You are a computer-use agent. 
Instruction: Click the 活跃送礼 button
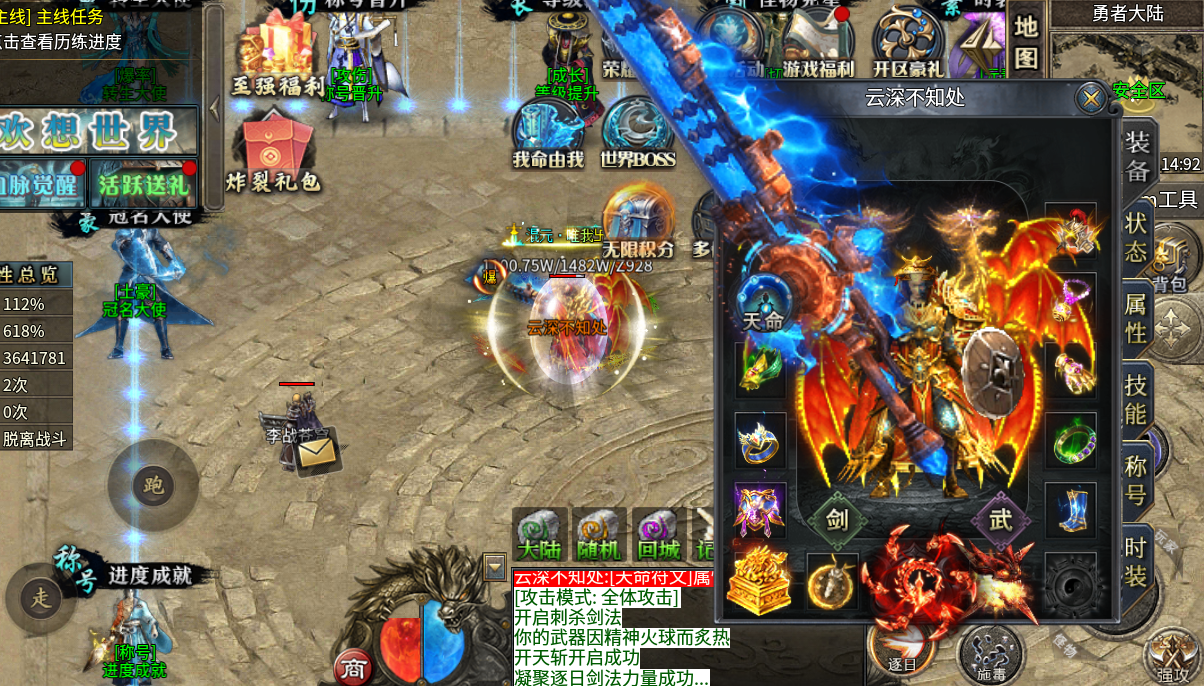click(x=144, y=184)
